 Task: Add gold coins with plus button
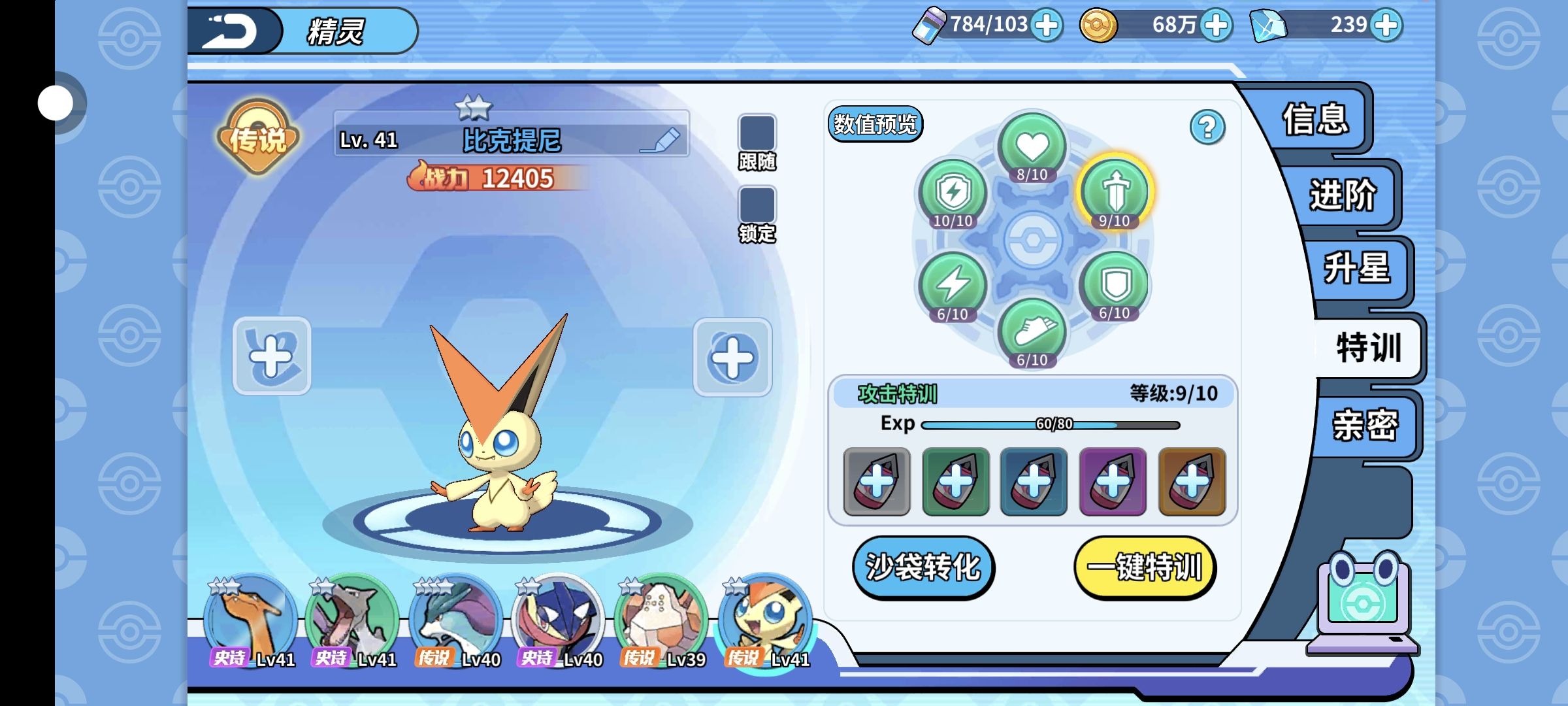point(1216,25)
